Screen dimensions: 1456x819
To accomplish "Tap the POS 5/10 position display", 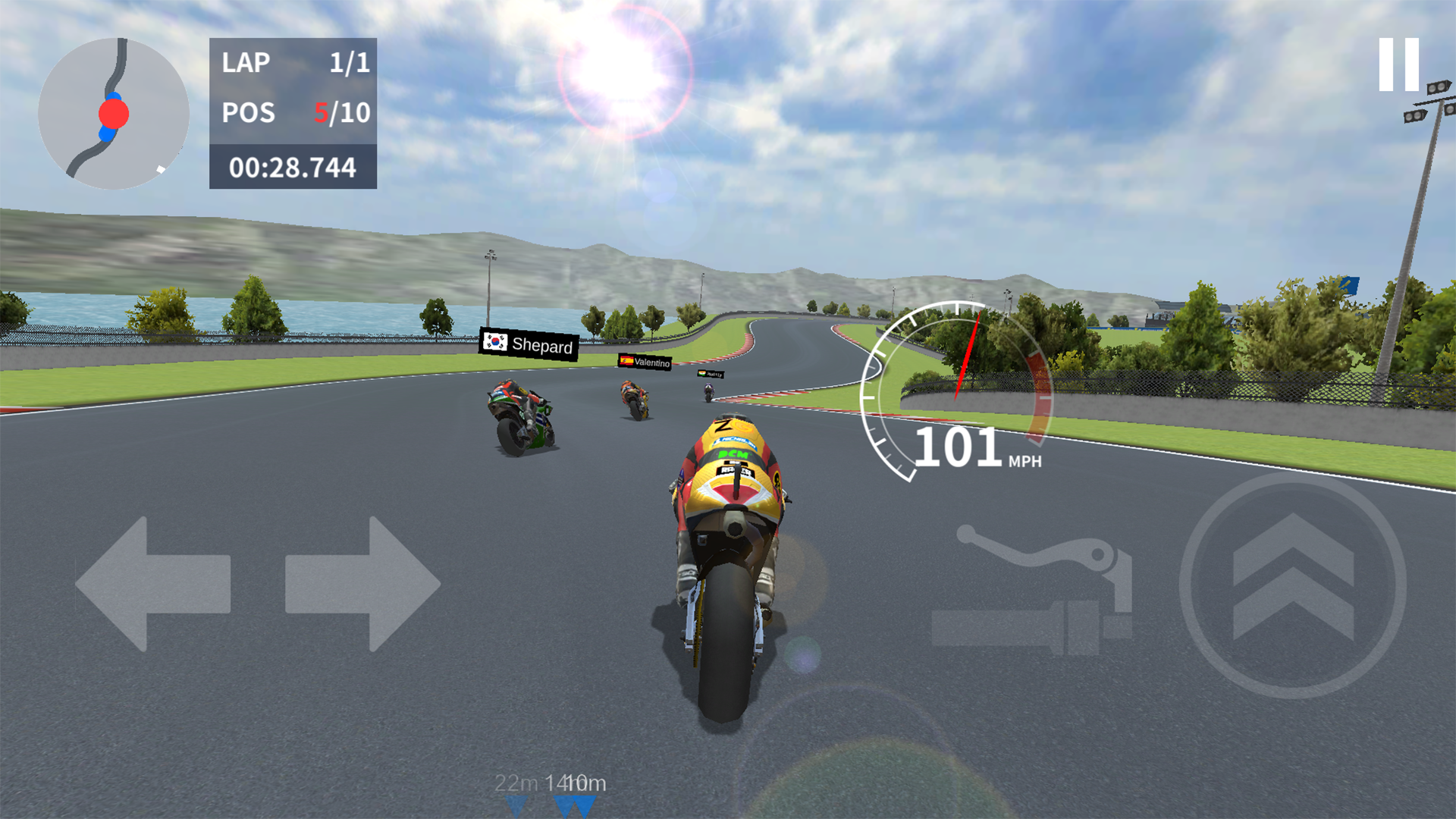I will 294,114.
